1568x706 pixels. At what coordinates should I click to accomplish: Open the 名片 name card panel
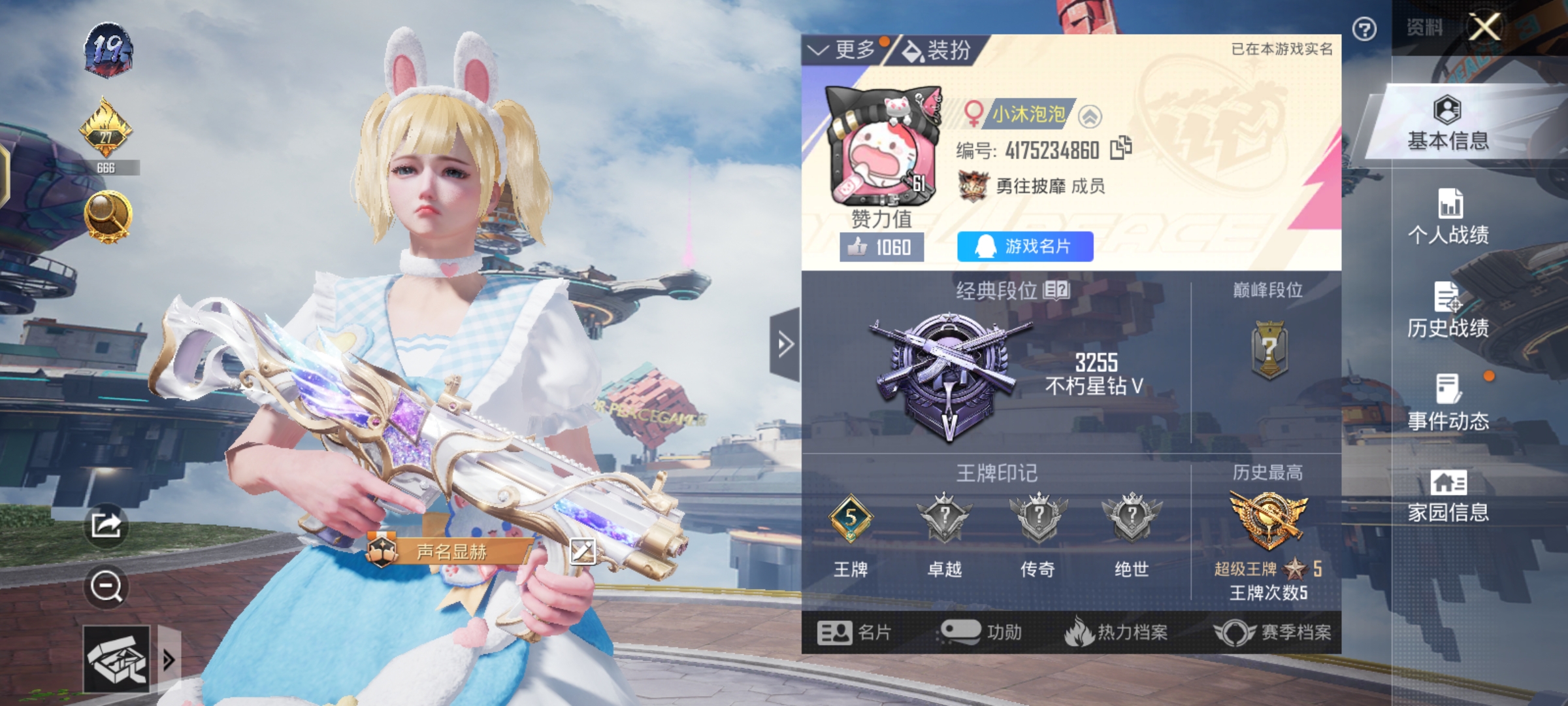point(862,631)
